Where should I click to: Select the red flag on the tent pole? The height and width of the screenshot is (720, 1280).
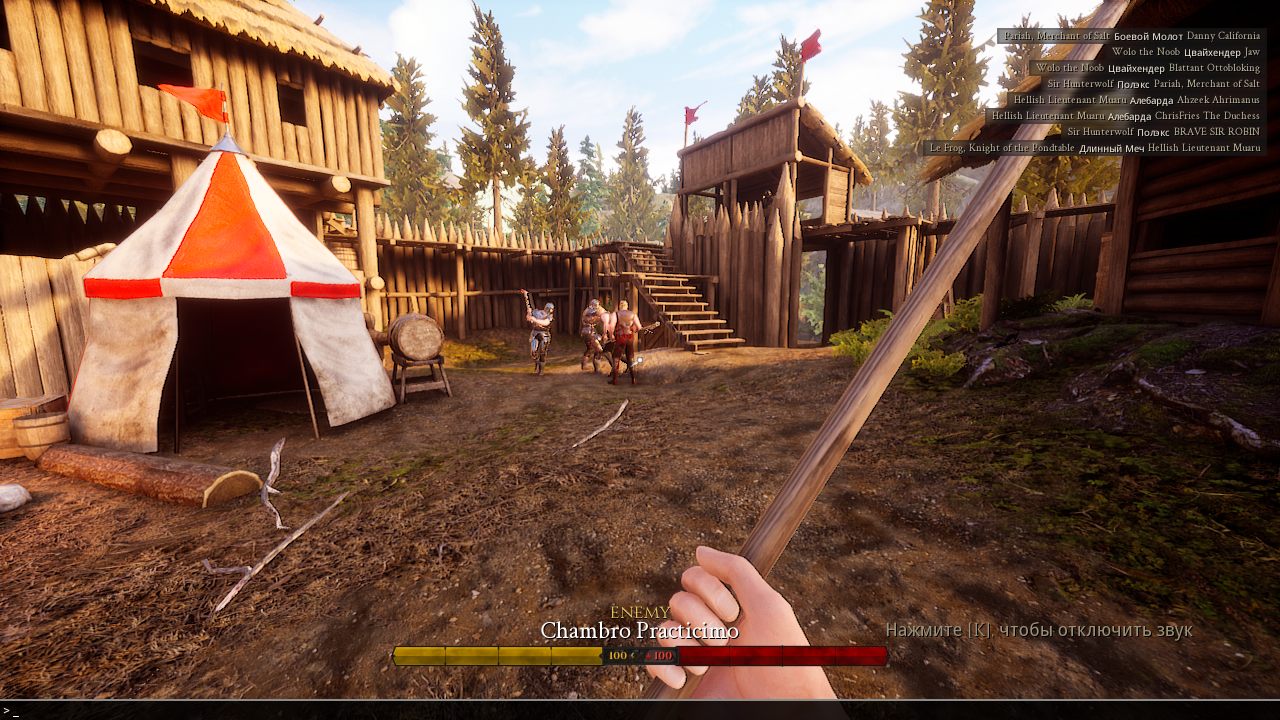pyautogui.click(x=201, y=99)
